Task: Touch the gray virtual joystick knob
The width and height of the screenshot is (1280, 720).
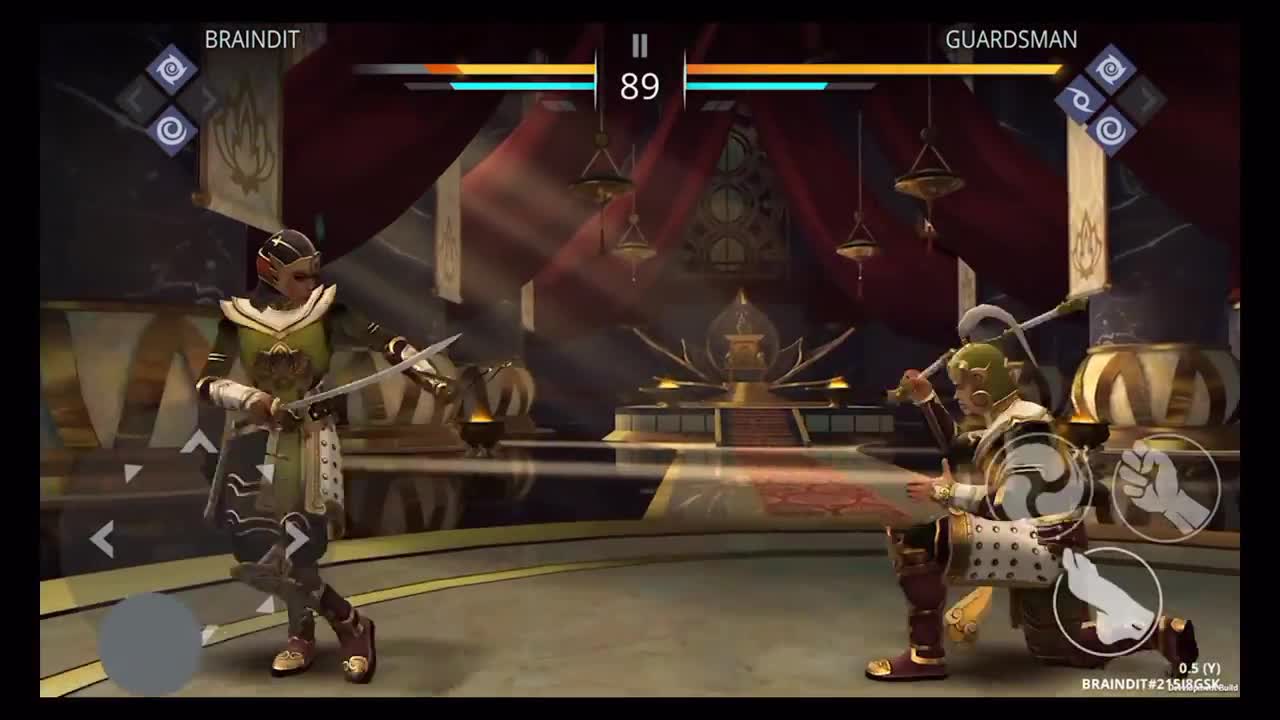Action: tap(150, 644)
